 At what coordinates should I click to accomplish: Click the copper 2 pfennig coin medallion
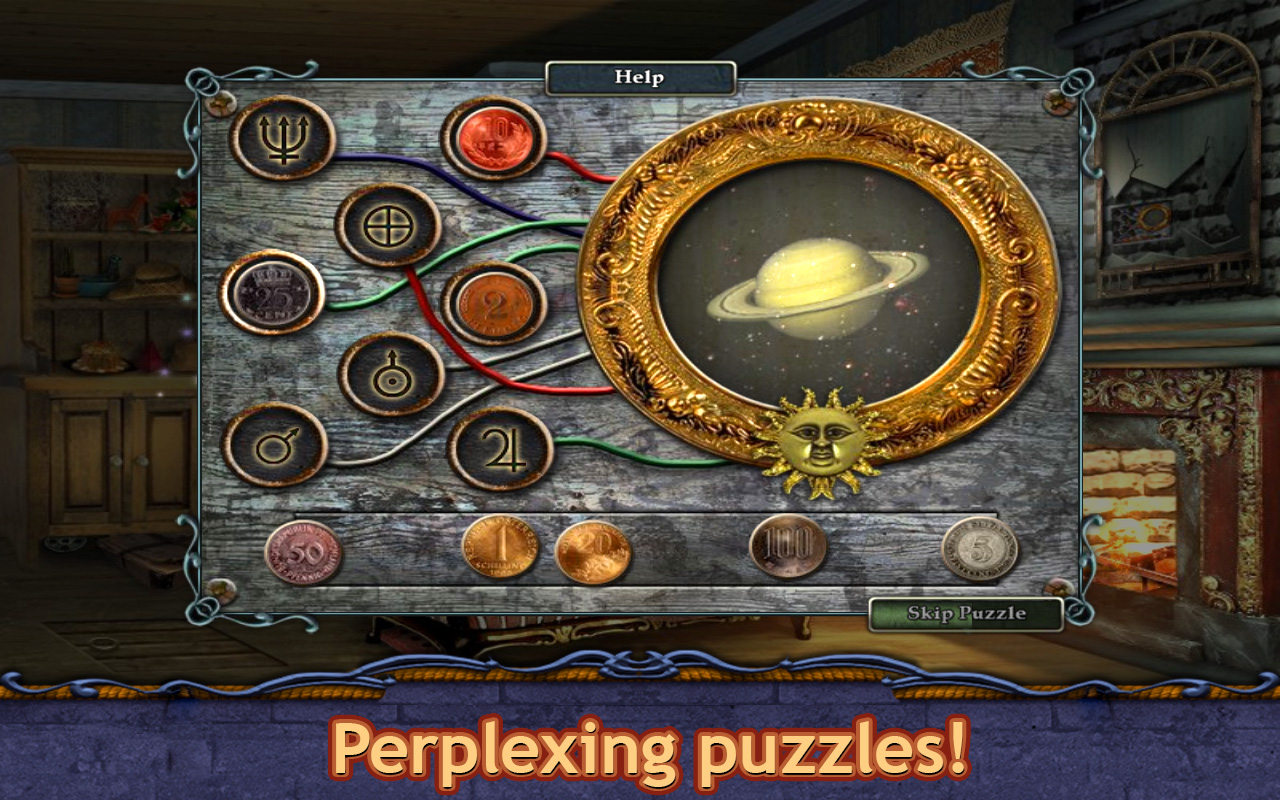tap(496, 303)
